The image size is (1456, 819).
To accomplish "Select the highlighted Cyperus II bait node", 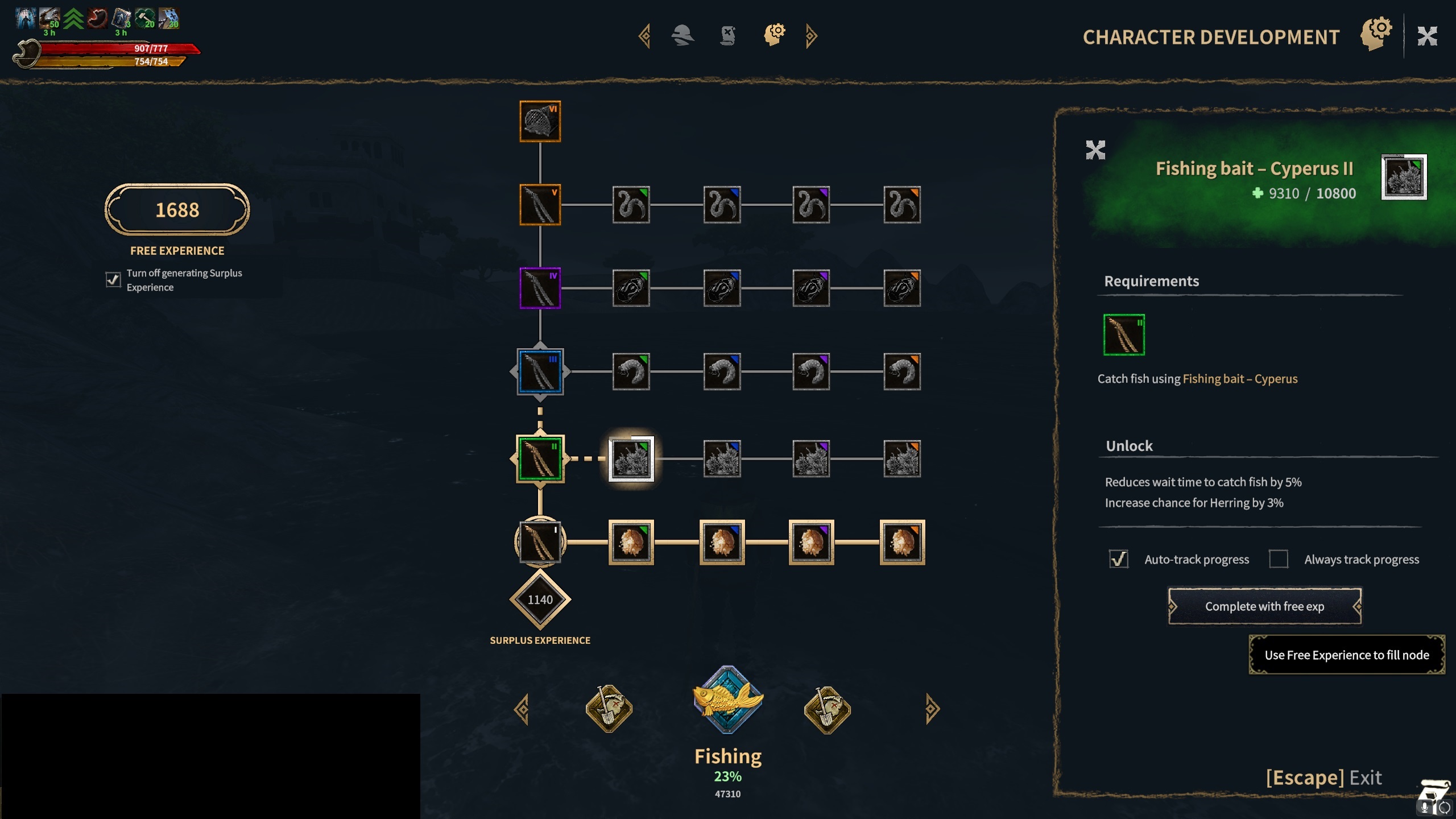I will pos(631,458).
